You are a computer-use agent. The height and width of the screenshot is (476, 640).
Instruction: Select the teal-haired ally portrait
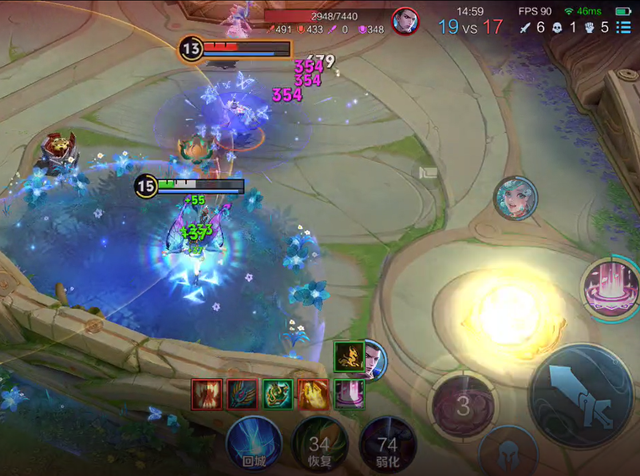click(x=516, y=198)
